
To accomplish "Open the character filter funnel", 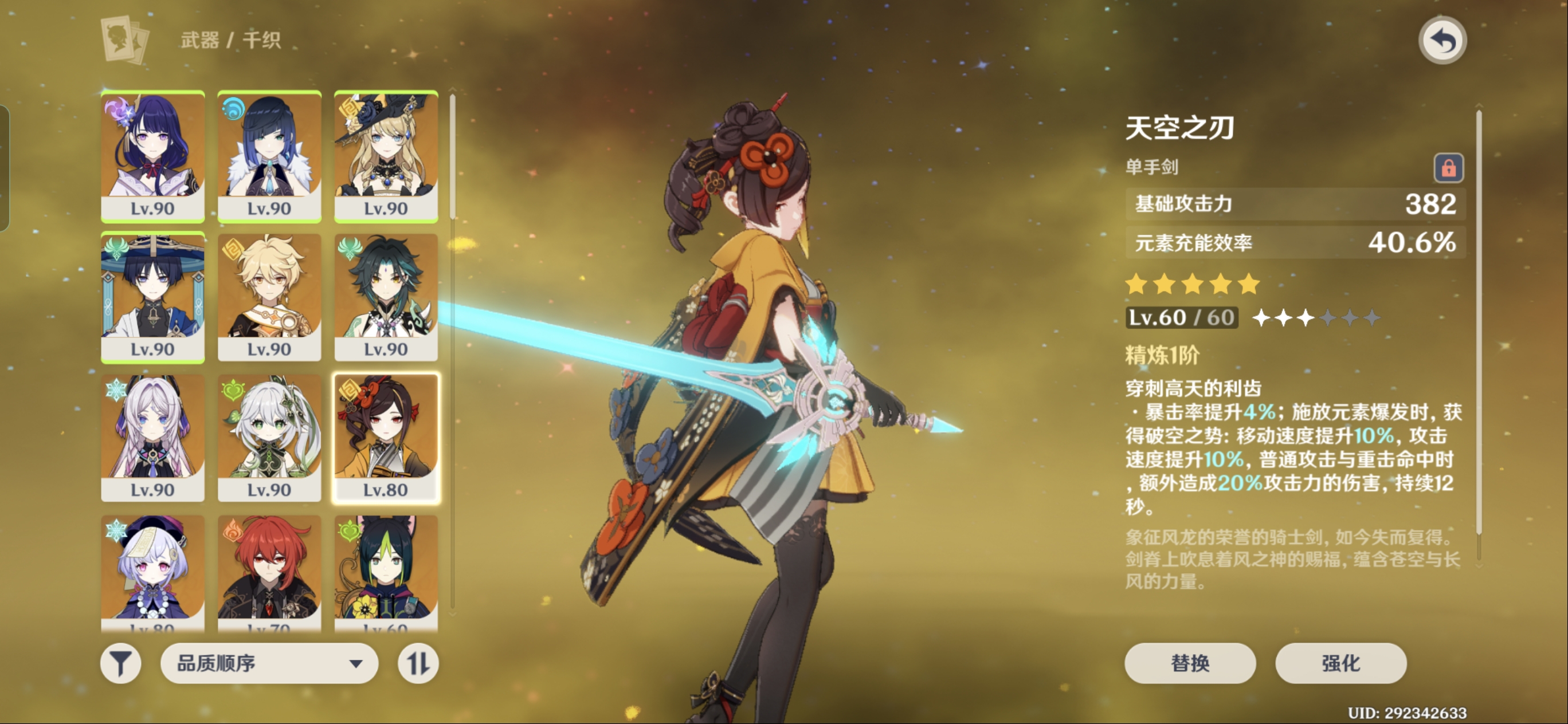I will [120, 663].
